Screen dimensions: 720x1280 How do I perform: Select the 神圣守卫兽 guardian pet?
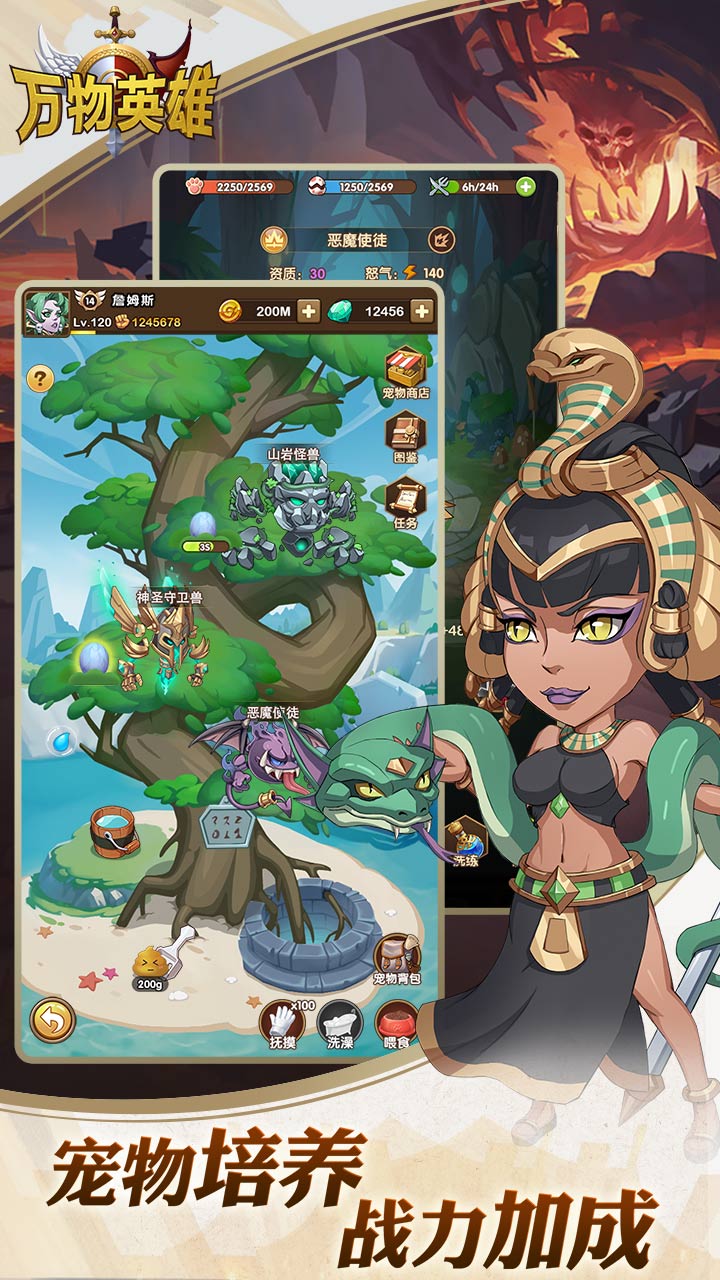tap(167, 641)
